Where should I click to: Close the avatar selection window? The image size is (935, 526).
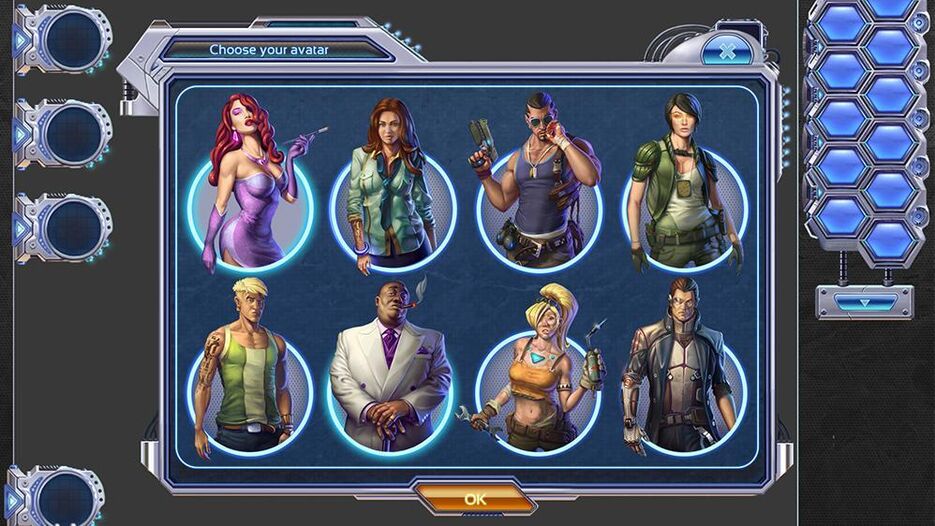point(727,50)
